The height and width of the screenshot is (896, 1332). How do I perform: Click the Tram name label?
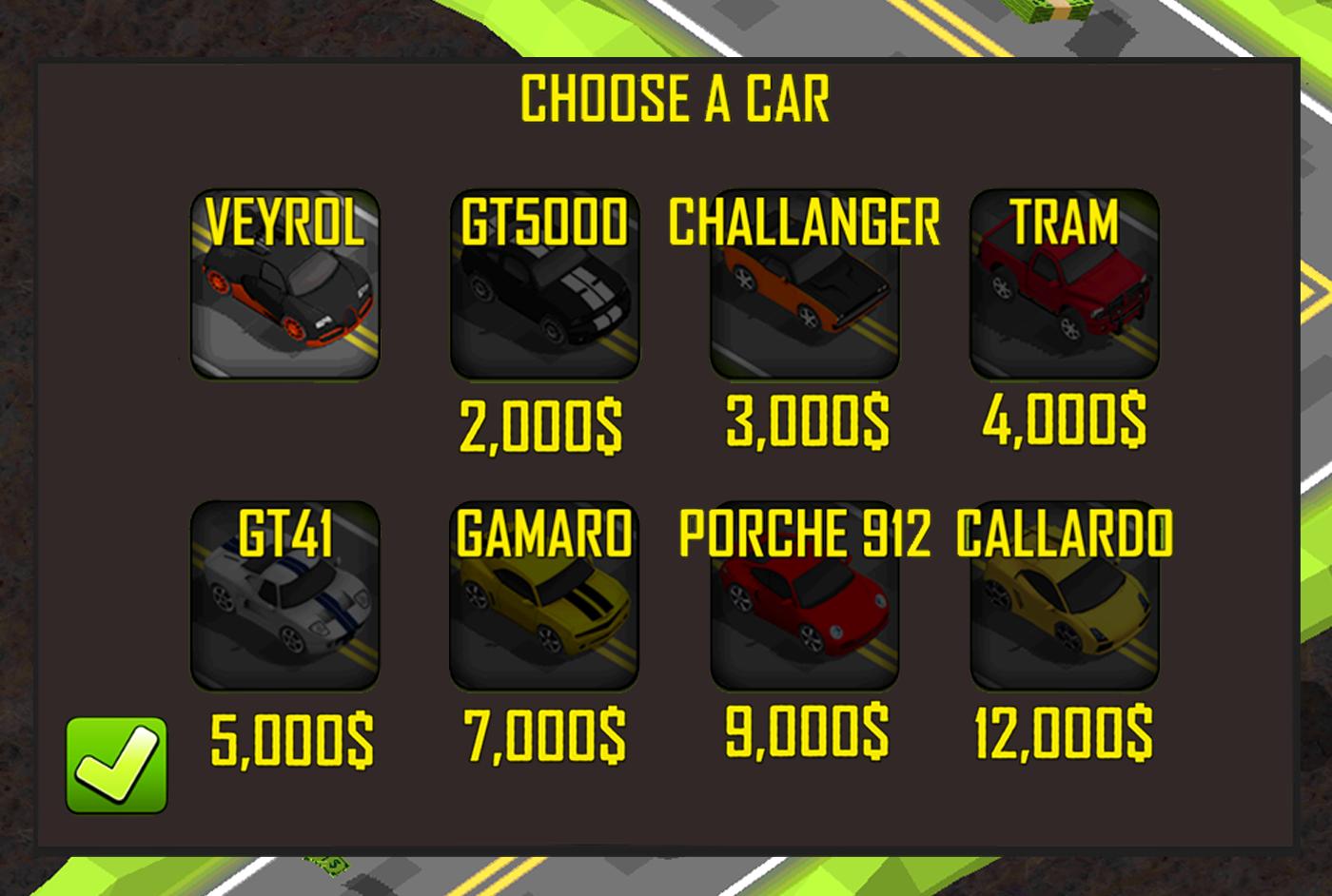[1066, 224]
